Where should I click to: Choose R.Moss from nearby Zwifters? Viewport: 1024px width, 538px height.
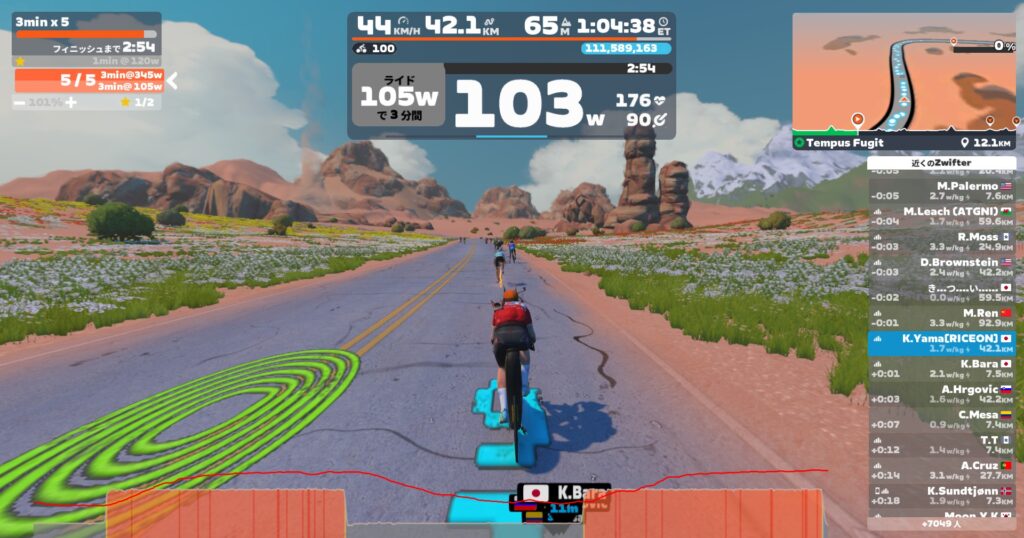(941, 241)
